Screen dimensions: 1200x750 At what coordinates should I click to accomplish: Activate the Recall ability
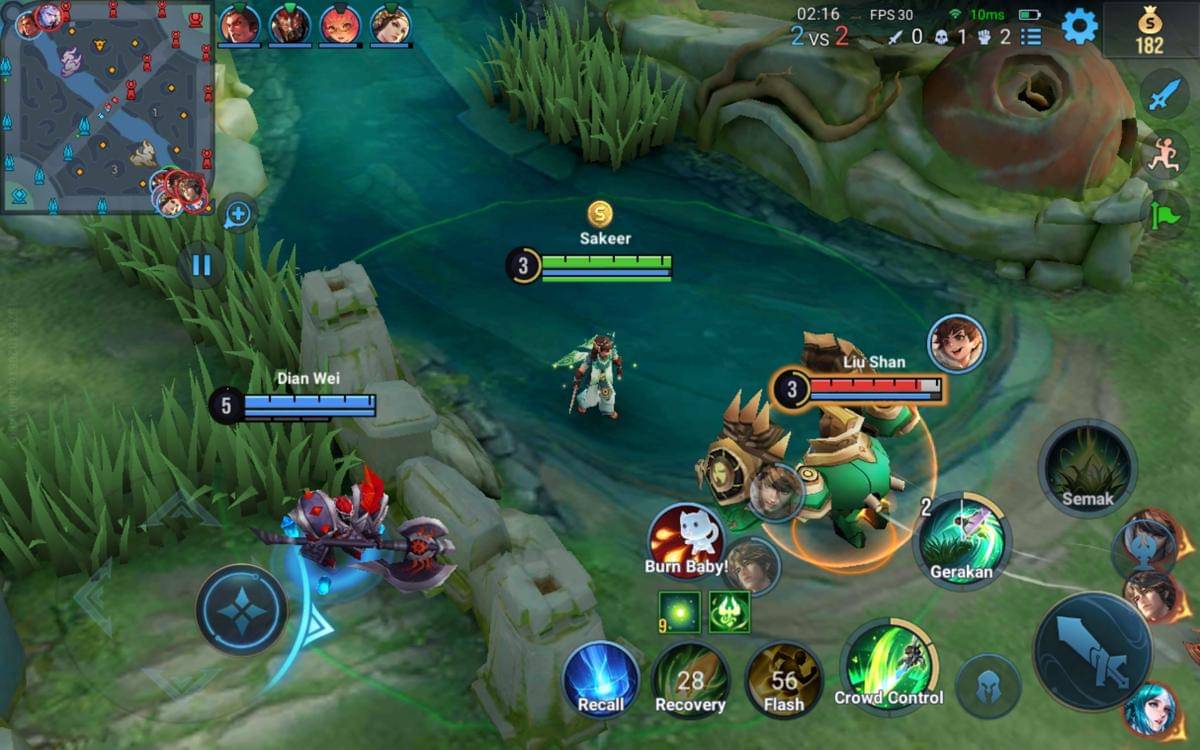pos(601,678)
